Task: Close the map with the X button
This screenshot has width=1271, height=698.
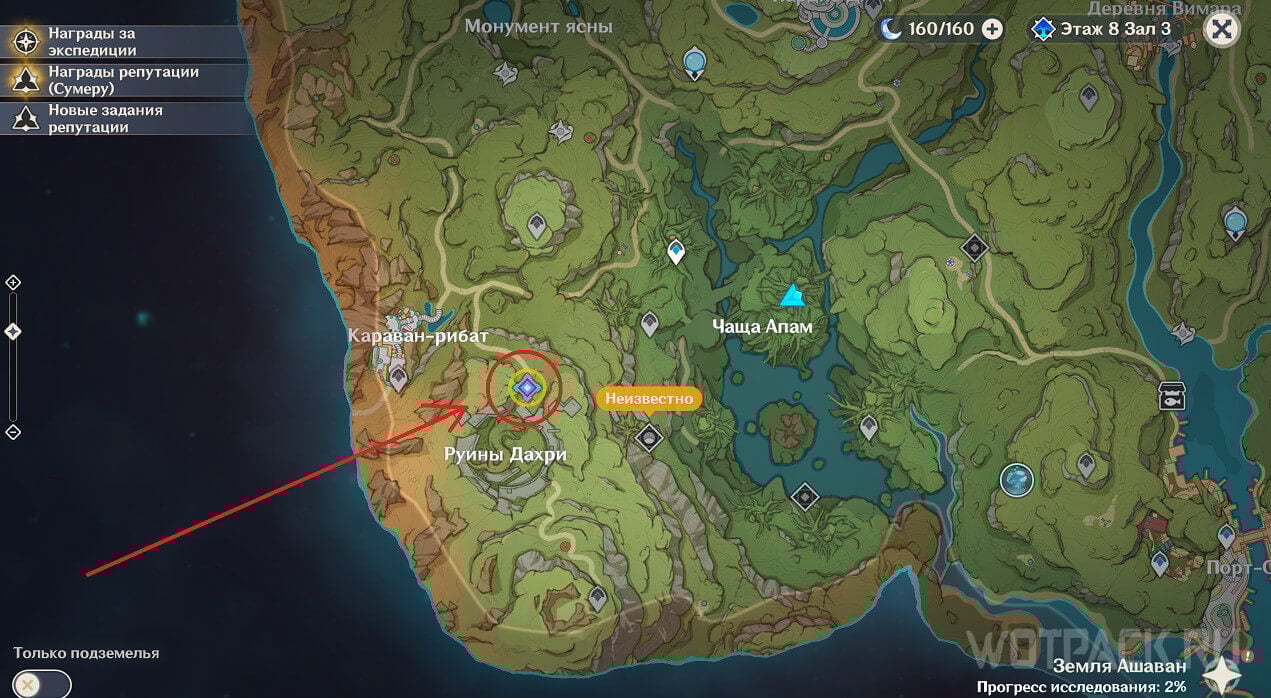Action: coord(1221,28)
